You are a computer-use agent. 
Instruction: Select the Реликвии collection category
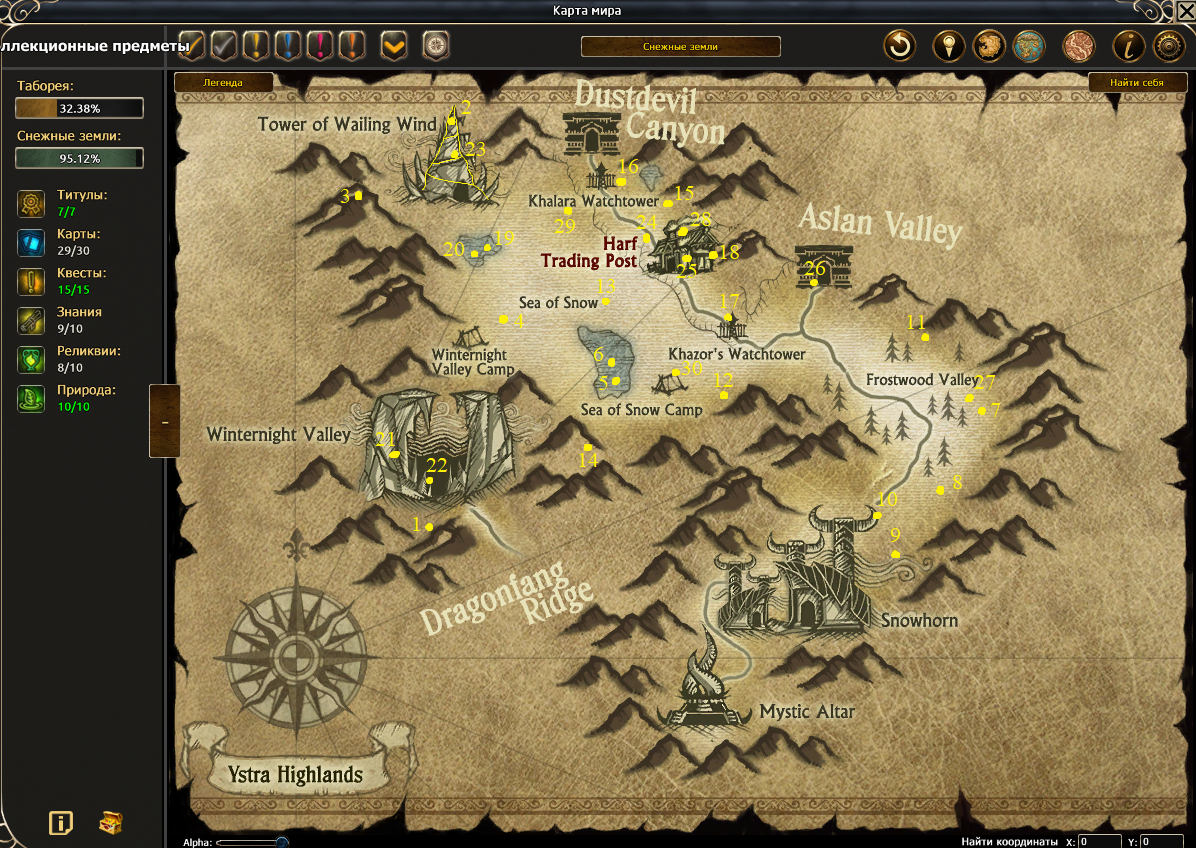(x=31, y=360)
